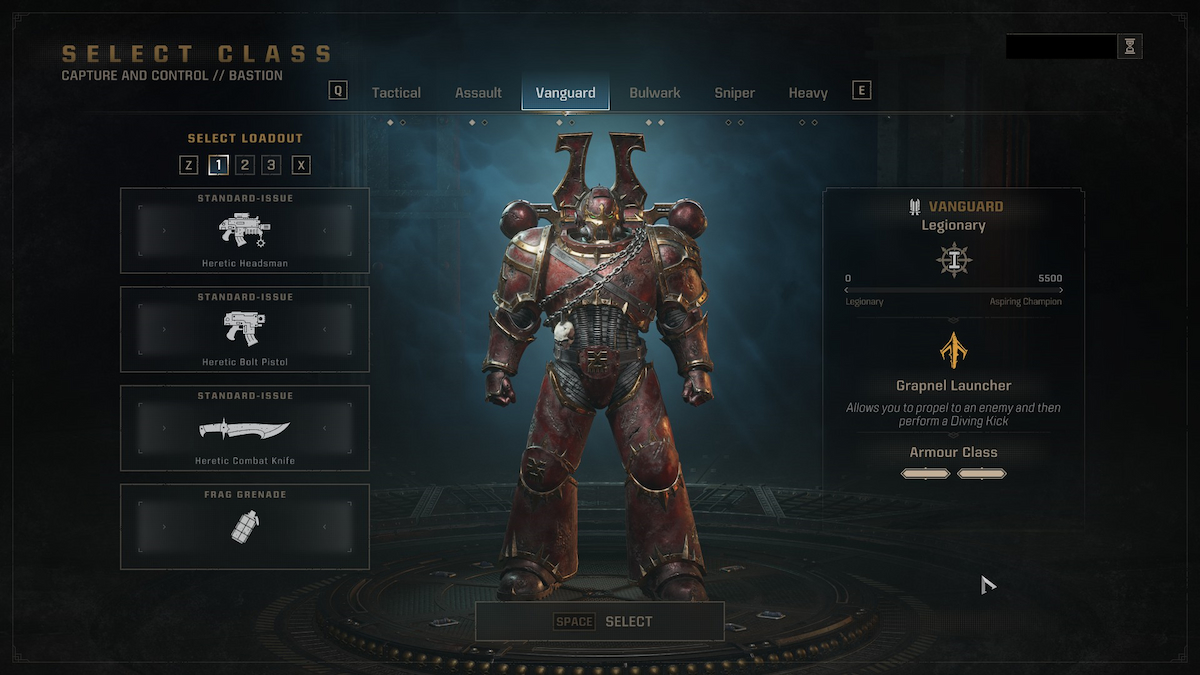
Task: Open the Heretic Headsman weapon slot
Action: pyautogui.click(x=245, y=231)
